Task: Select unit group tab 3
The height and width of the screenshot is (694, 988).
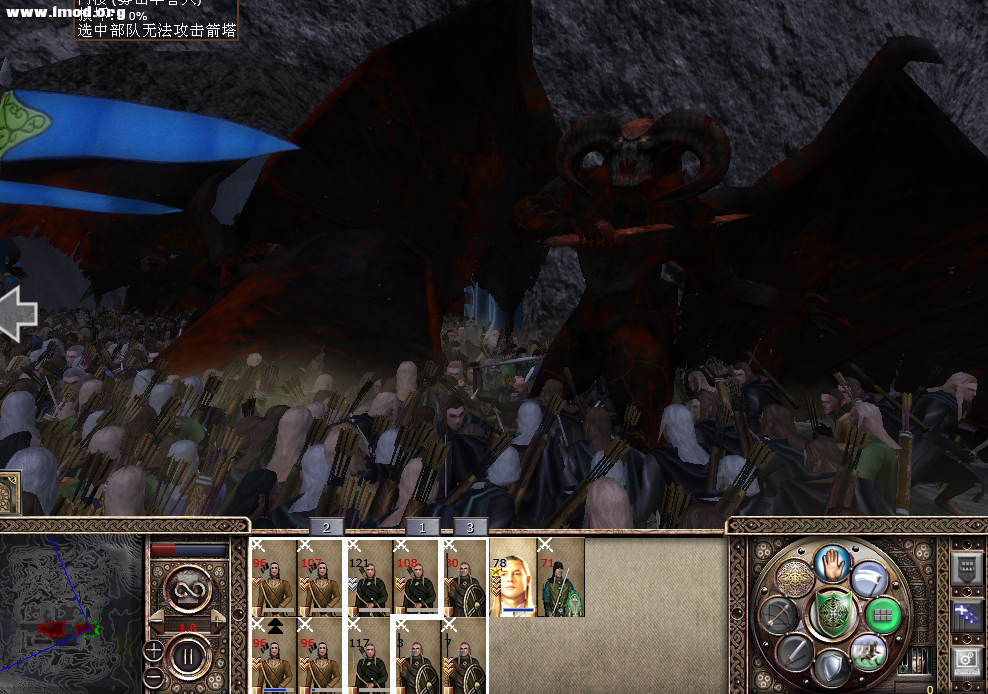Action: [470, 527]
